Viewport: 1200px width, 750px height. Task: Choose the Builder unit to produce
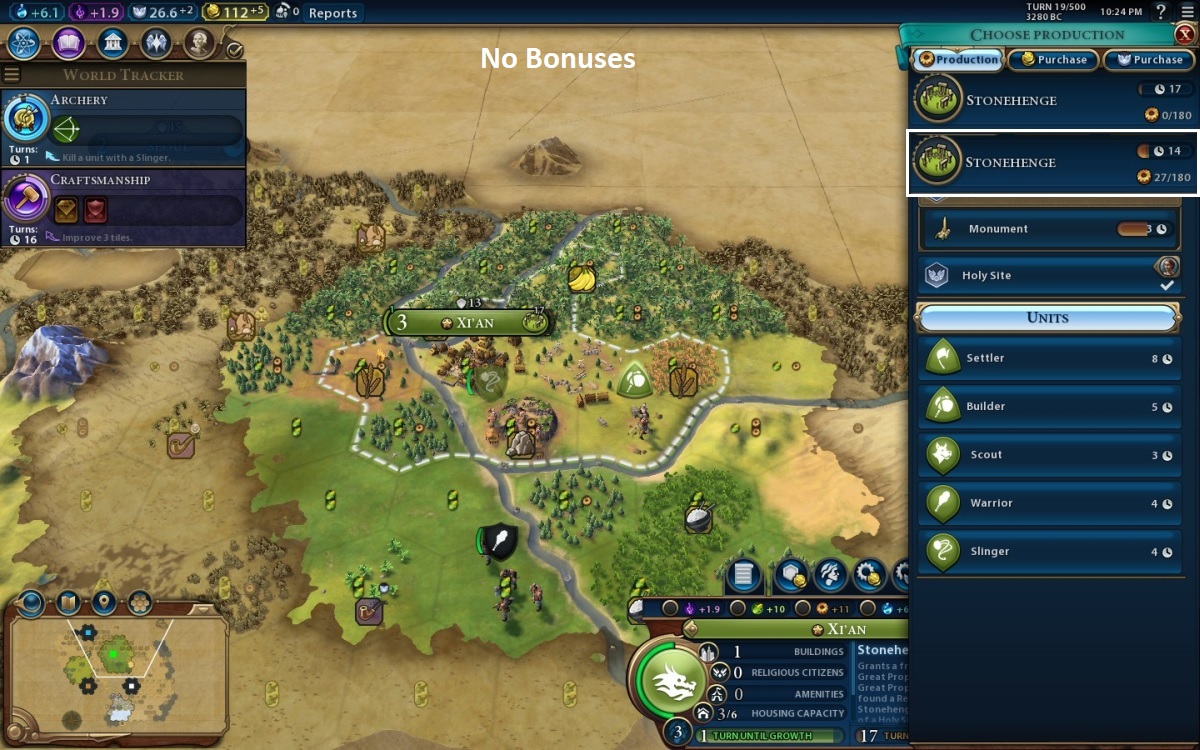point(1048,406)
